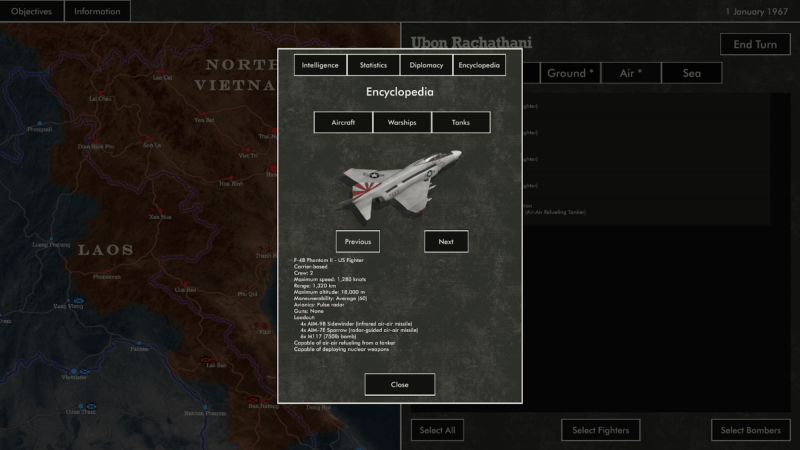Switch to the Ground units filter
Screen dimensions: 800x450
[x=570, y=73]
